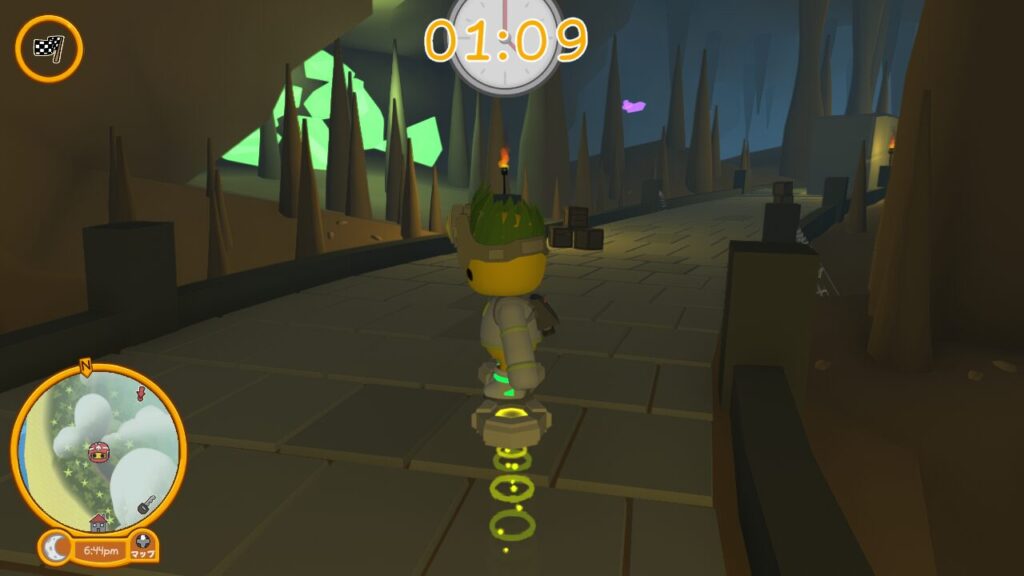This screenshot has height=576, width=1024.
Task: Select the red marker at the minimap's top
Action: click(141, 392)
